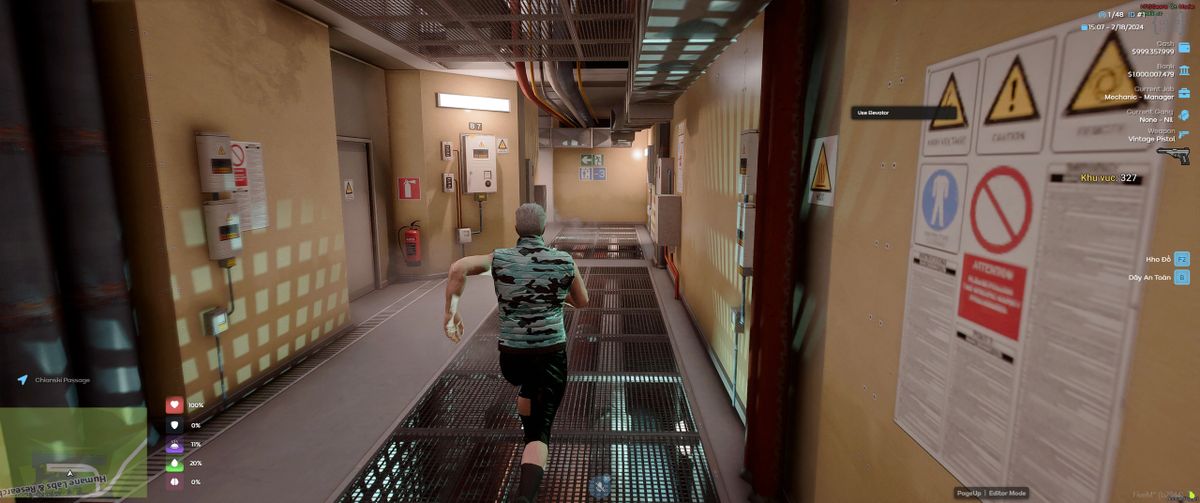Open the cash wallet icon
This screenshot has height=503, width=1200.
1184,47
